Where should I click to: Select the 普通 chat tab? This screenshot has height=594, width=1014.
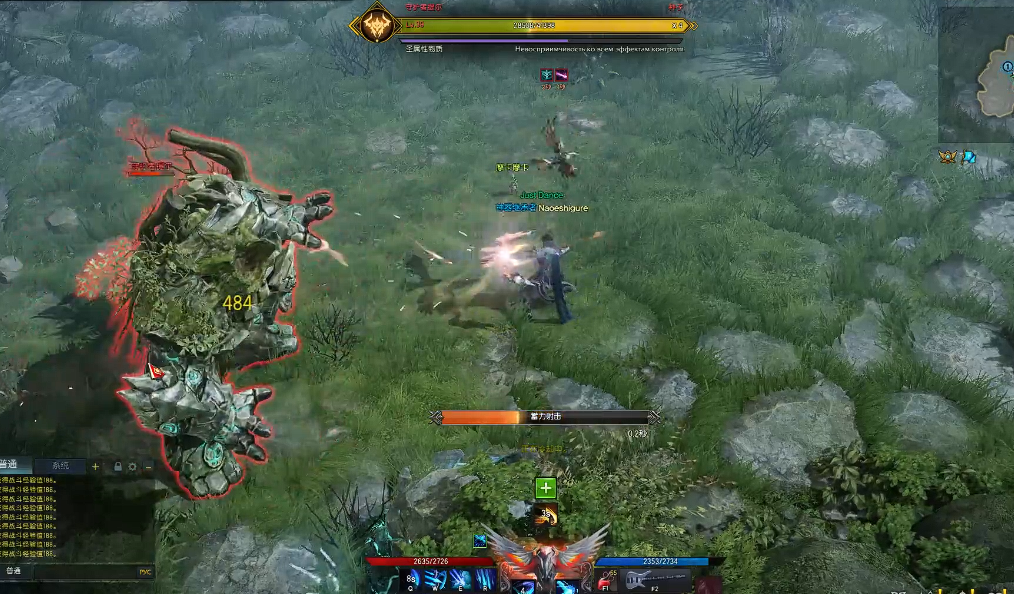point(12,465)
